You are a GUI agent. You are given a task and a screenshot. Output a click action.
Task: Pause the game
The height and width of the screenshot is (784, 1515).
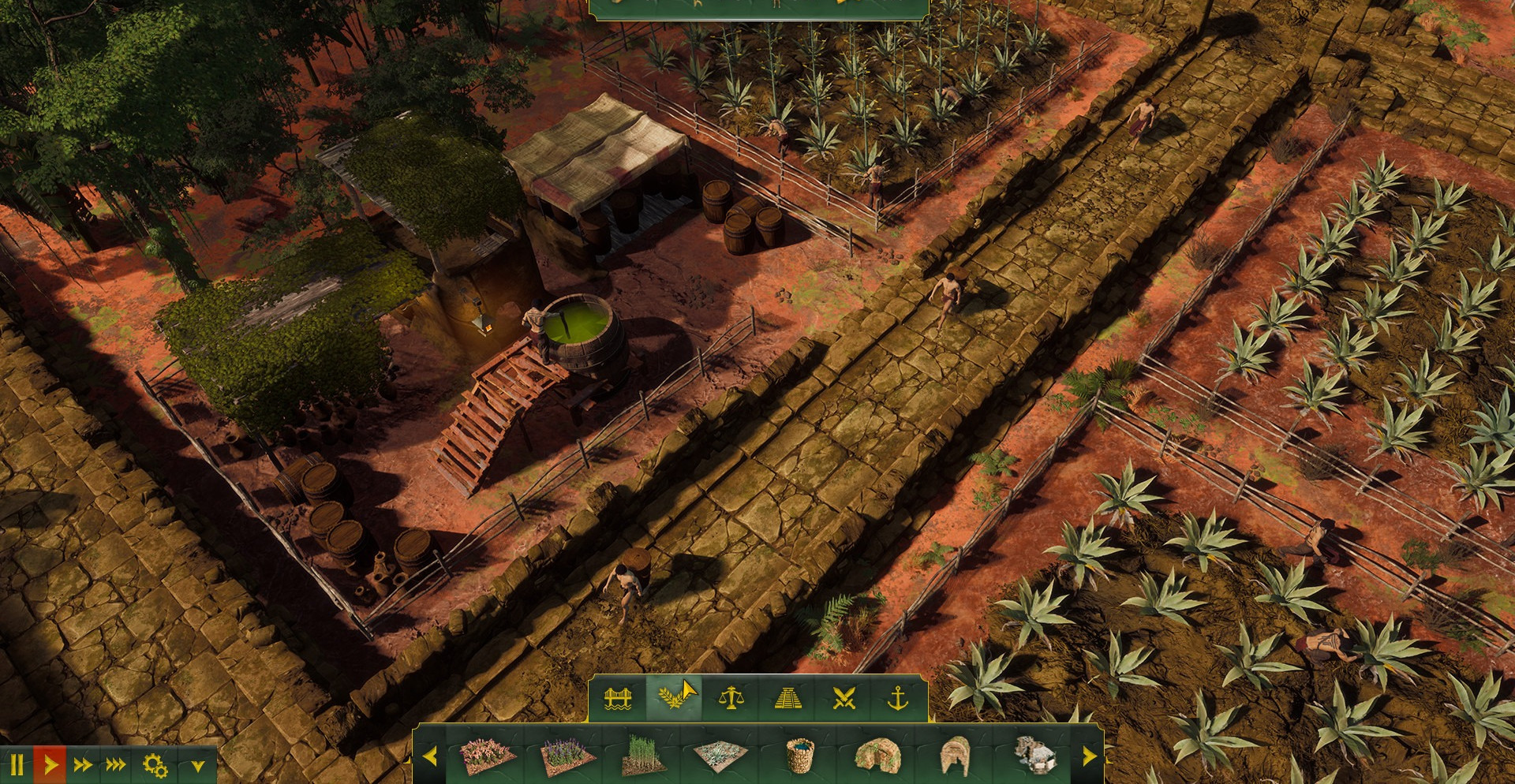pos(17,765)
